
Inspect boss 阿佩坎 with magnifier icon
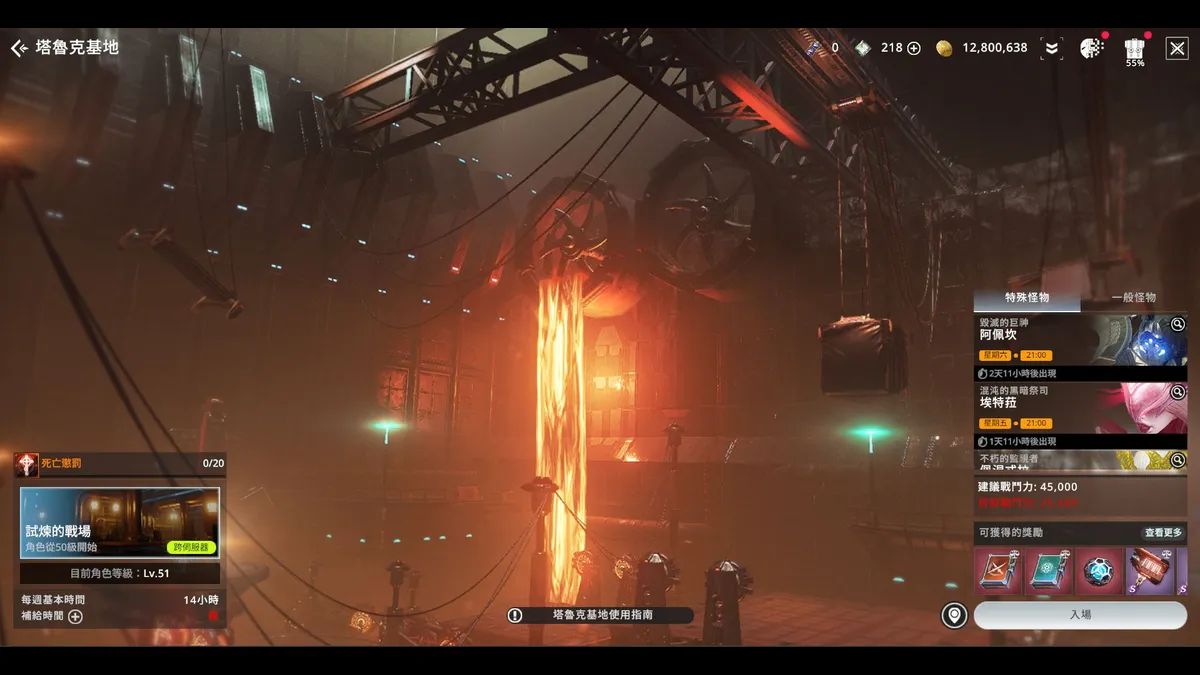(x=1177, y=324)
